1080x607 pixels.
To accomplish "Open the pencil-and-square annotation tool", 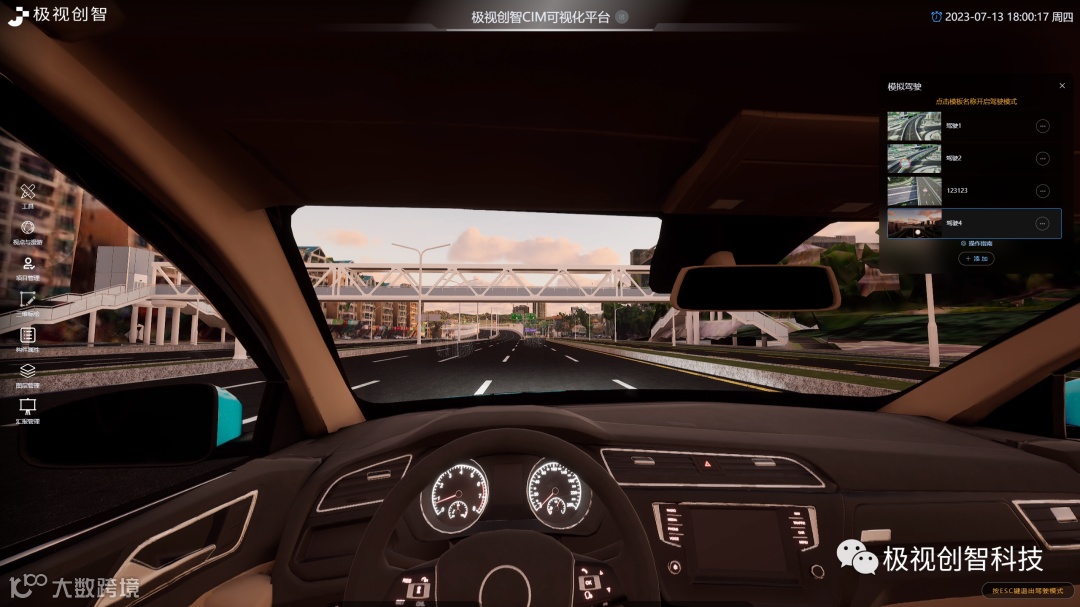I will [28, 300].
